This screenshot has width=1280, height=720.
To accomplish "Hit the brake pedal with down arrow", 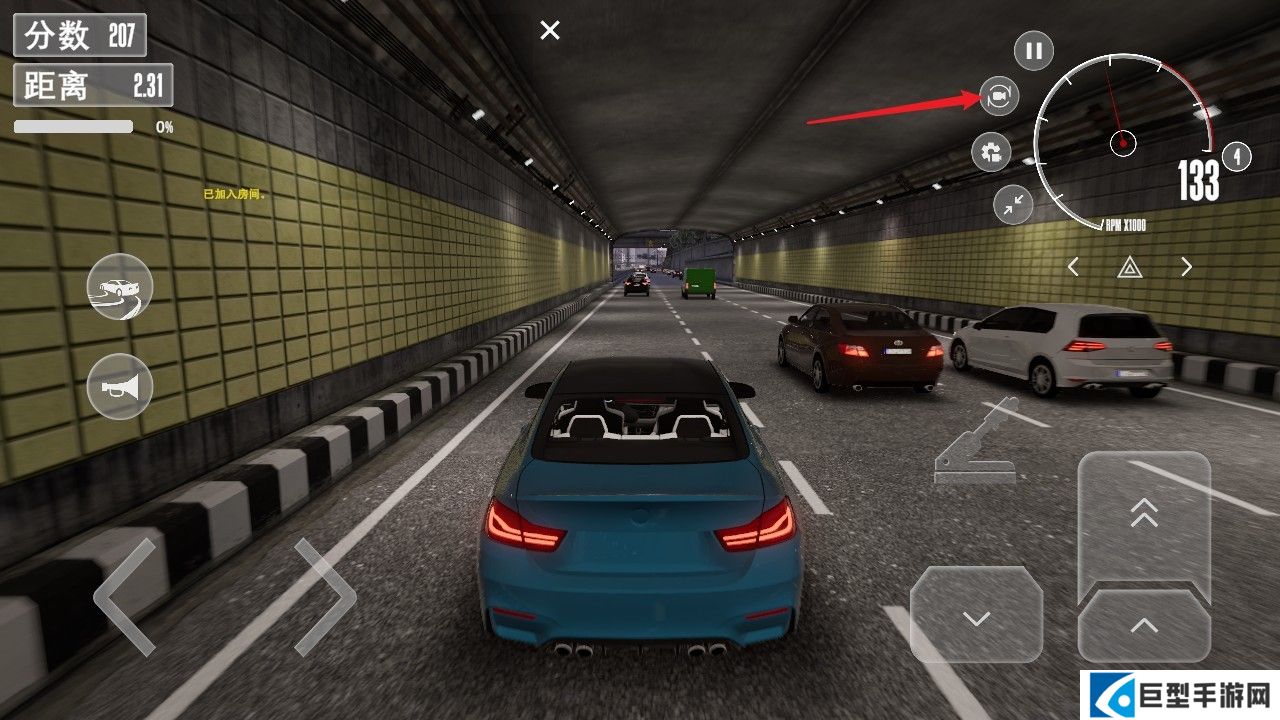I will click(x=976, y=614).
